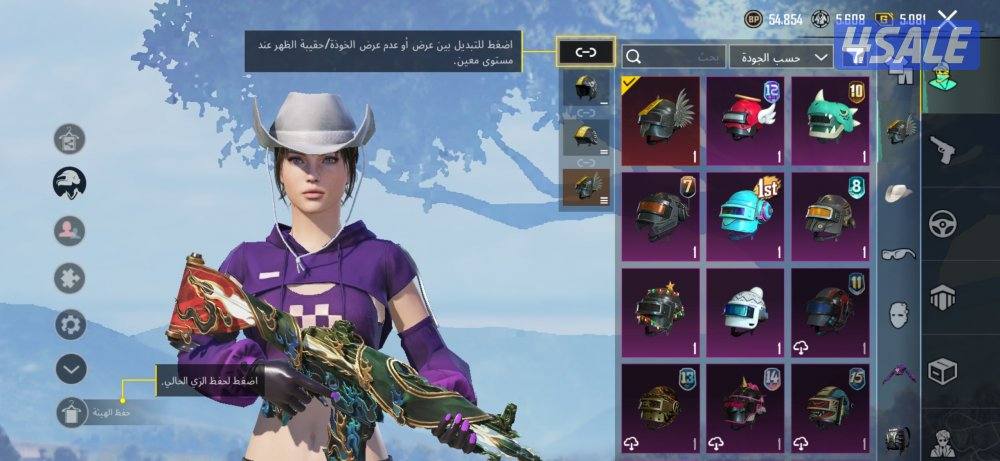Open the sort-by-quality dropdown
The height and width of the screenshot is (461, 1000).
781,57
